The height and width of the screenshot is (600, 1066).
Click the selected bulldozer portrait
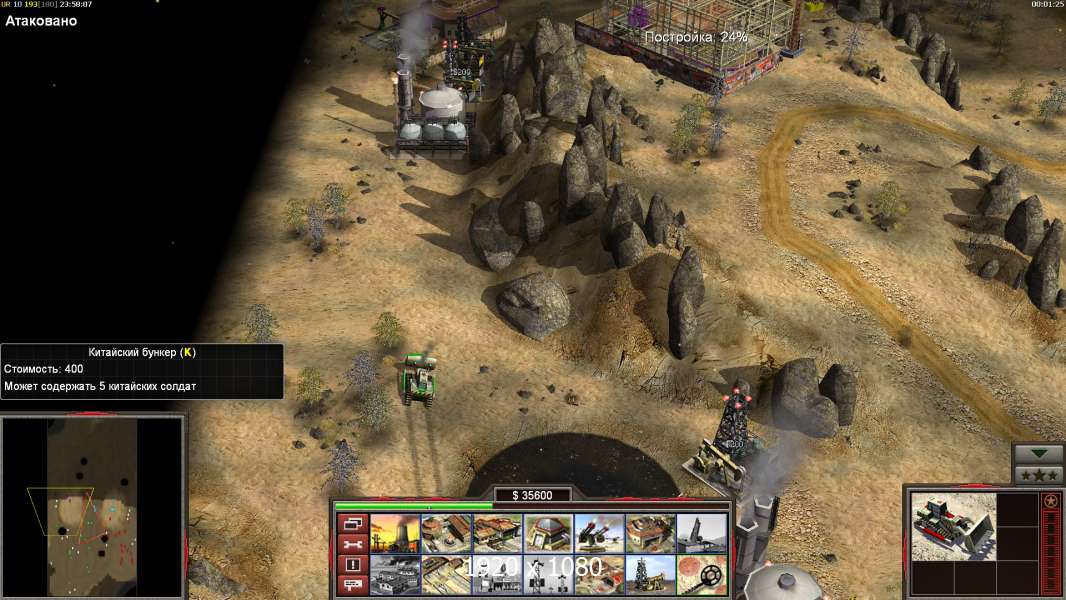pyautogui.click(x=953, y=527)
